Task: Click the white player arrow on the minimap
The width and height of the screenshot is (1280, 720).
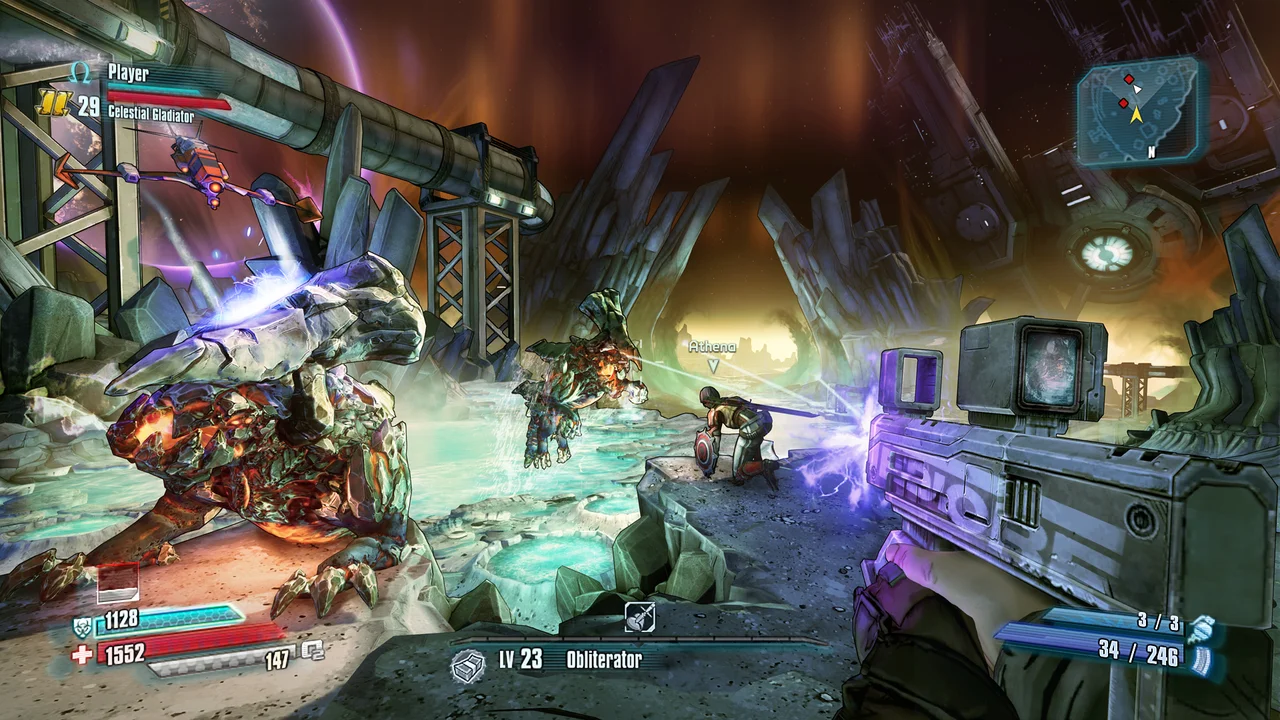Action: (x=1137, y=89)
